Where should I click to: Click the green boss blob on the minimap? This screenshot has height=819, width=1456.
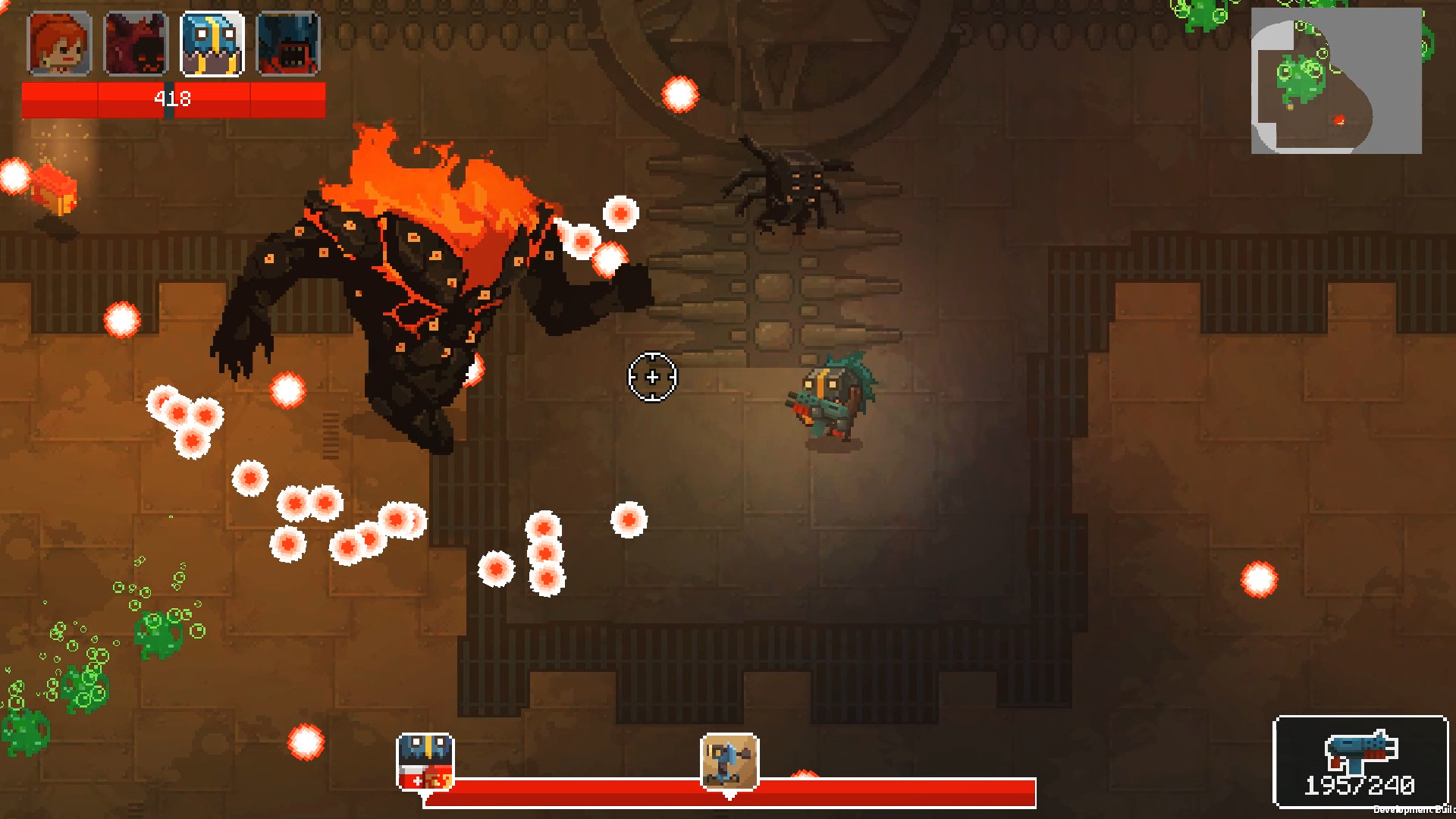click(1301, 74)
